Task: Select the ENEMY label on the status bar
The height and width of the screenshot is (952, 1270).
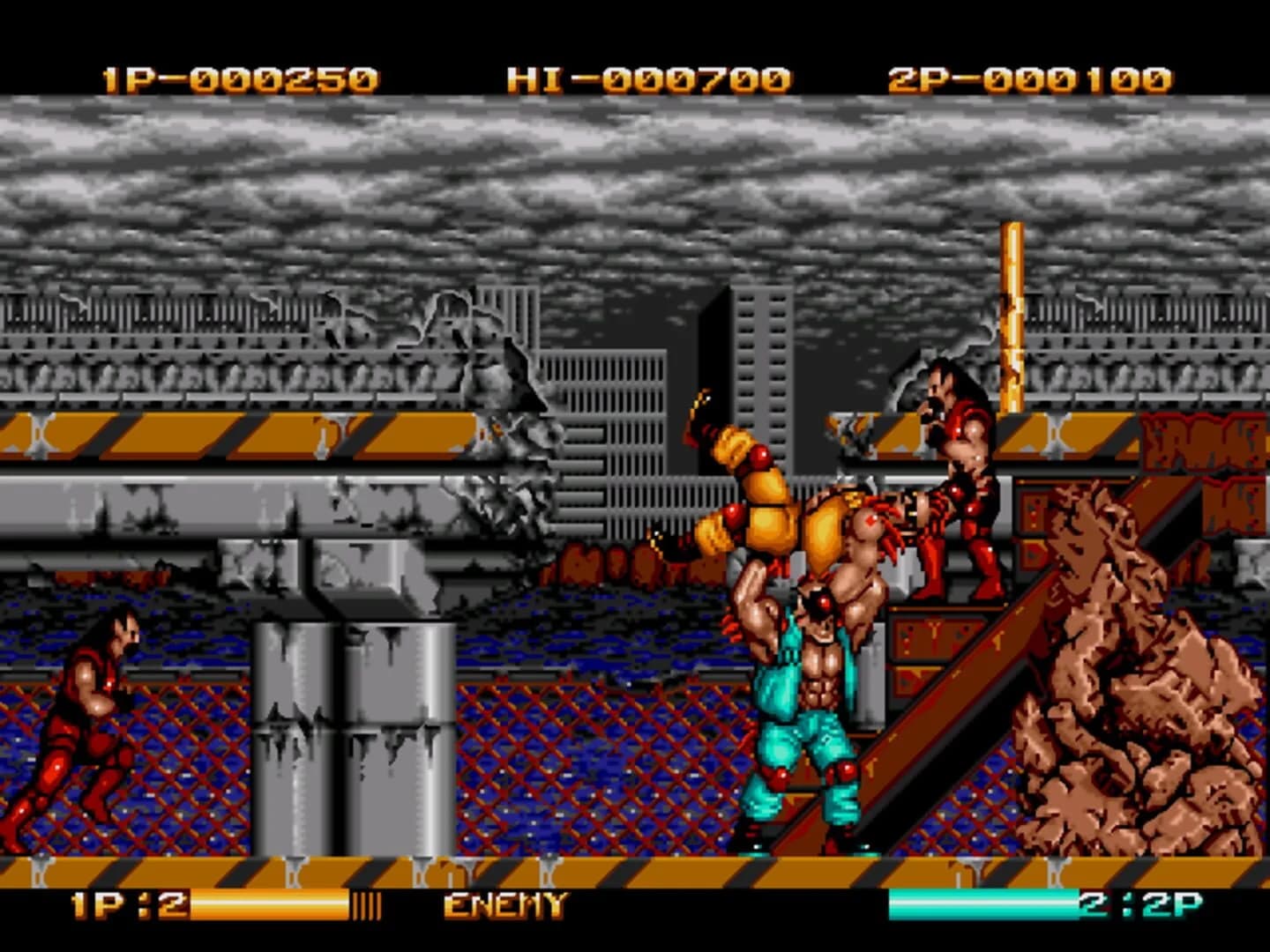Action: point(507,904)
